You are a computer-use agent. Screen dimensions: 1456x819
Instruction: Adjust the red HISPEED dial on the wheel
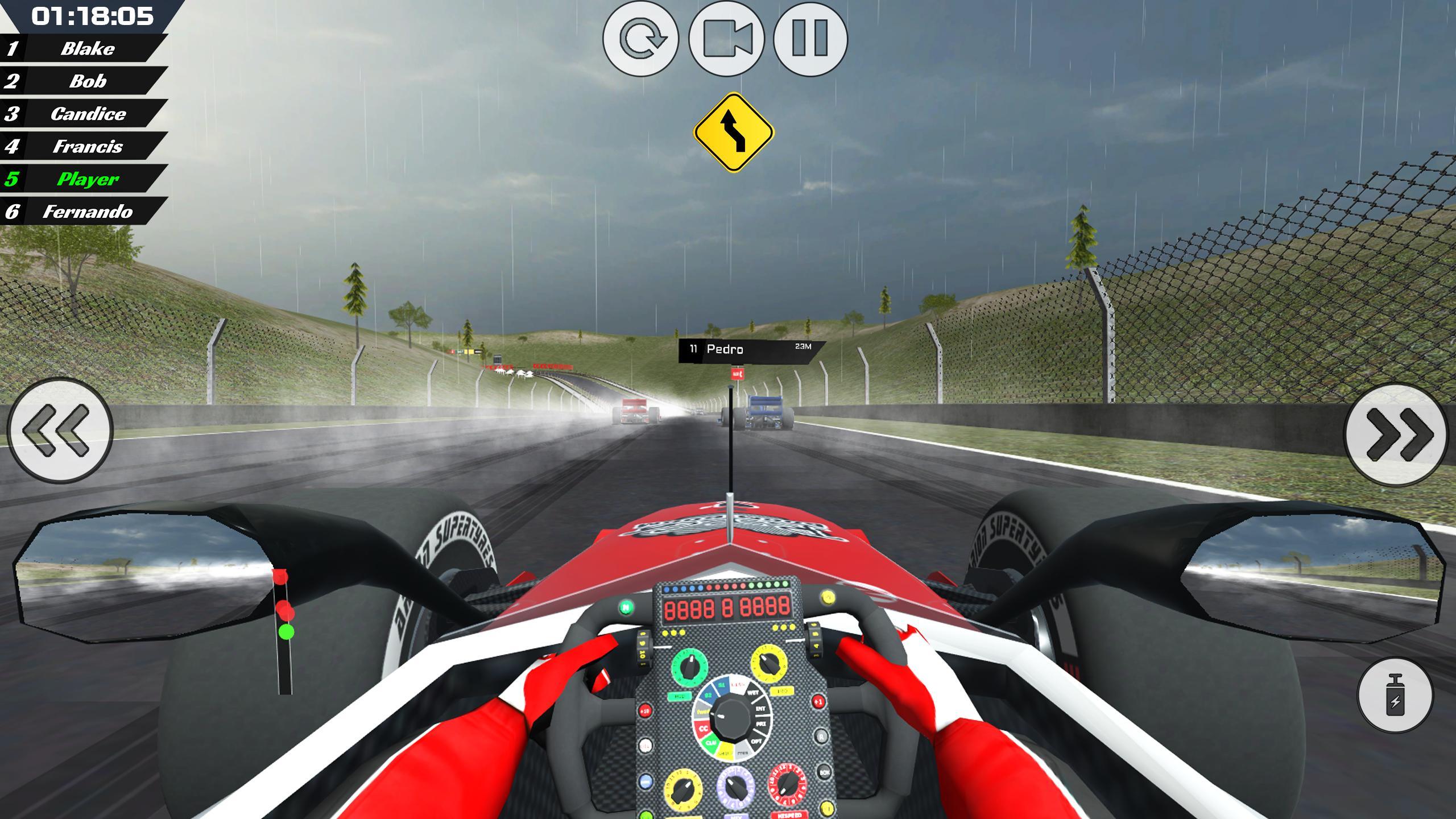pos(787,787)
